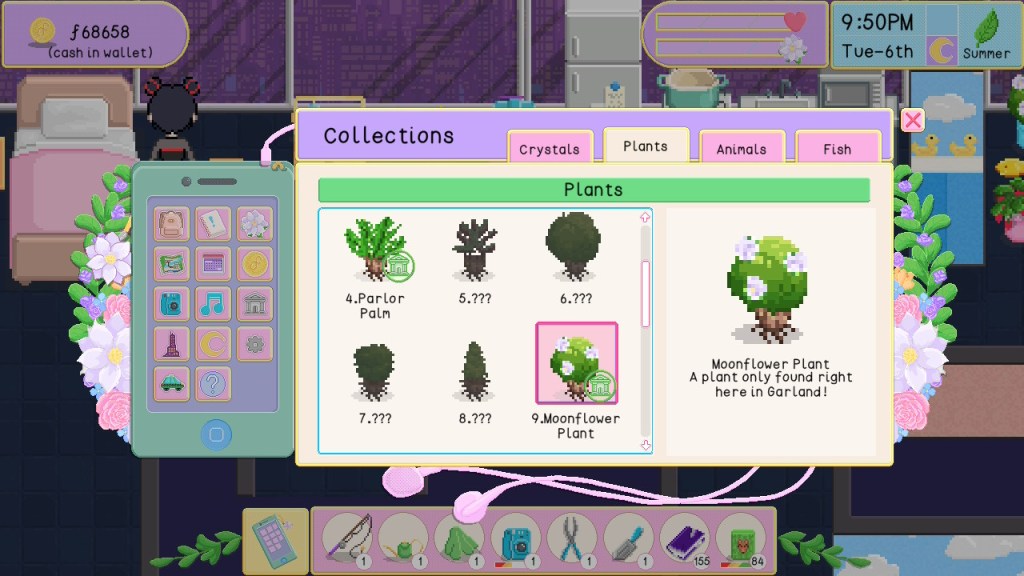This screenshot has height=576, width=1024.
Task: Open the calendar app on the phone
Action: (213, 264)
